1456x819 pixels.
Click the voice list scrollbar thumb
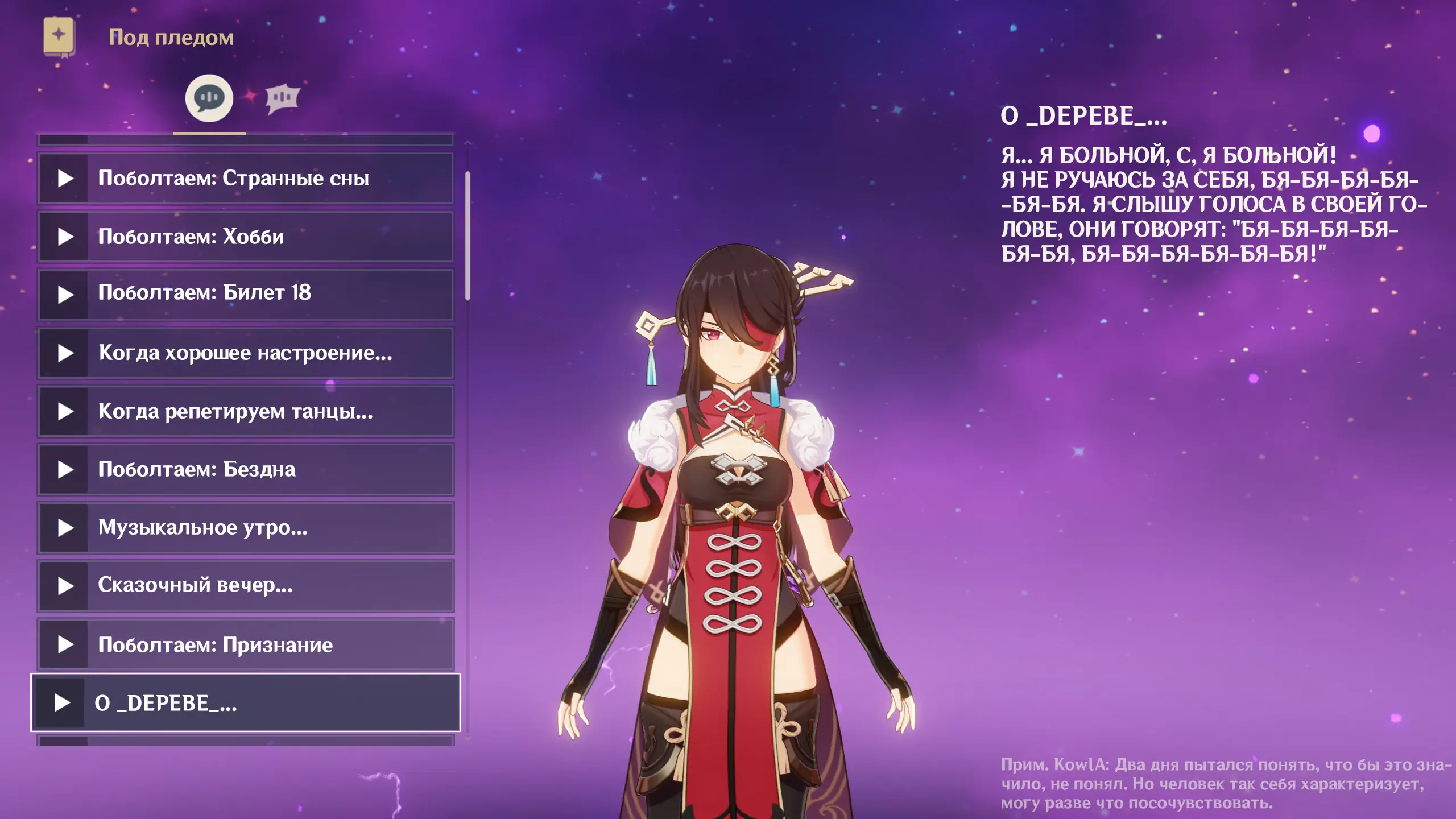pos(468,235)
